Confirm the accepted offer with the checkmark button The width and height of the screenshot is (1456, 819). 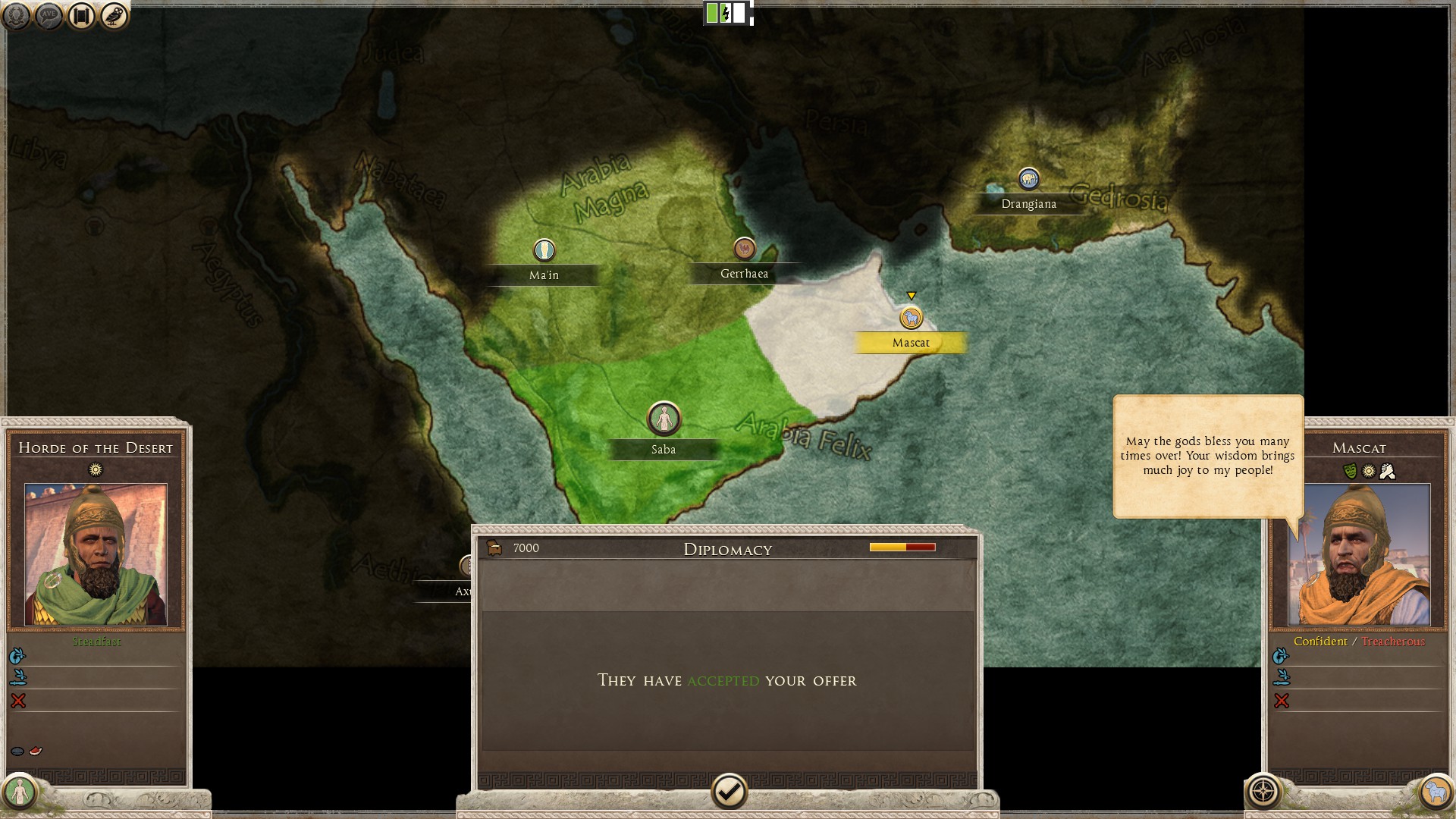tap(729, 792)
